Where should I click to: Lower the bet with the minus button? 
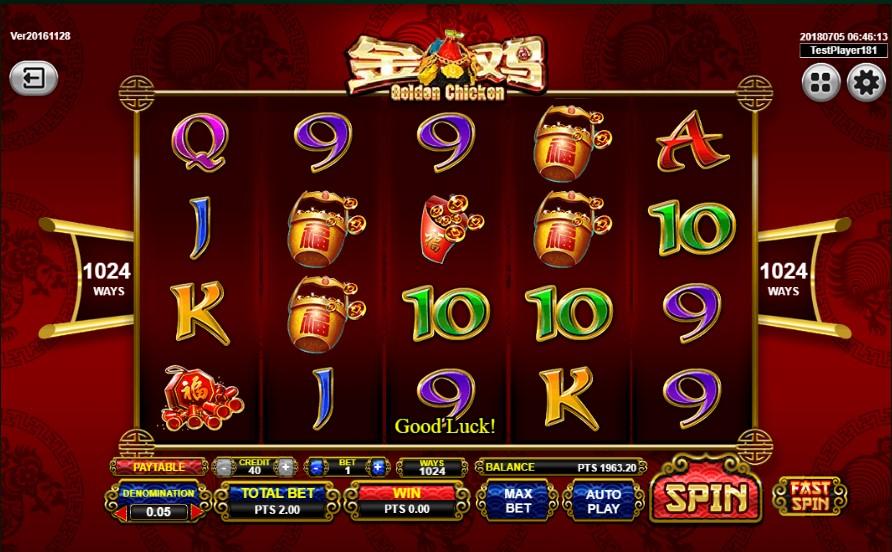click(x=316, y=467)
